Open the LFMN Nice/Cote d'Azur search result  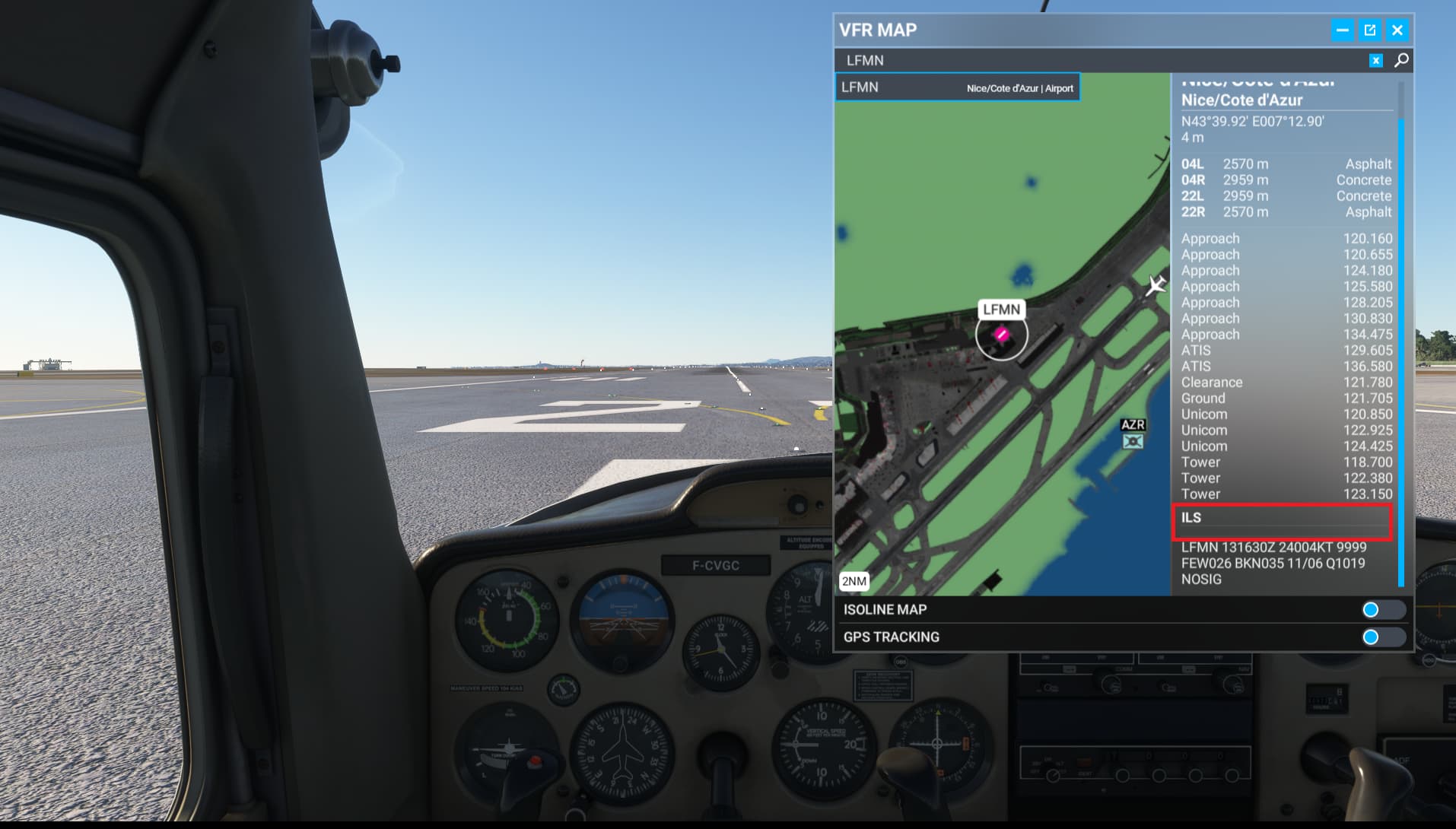click(x=958, y=87)
